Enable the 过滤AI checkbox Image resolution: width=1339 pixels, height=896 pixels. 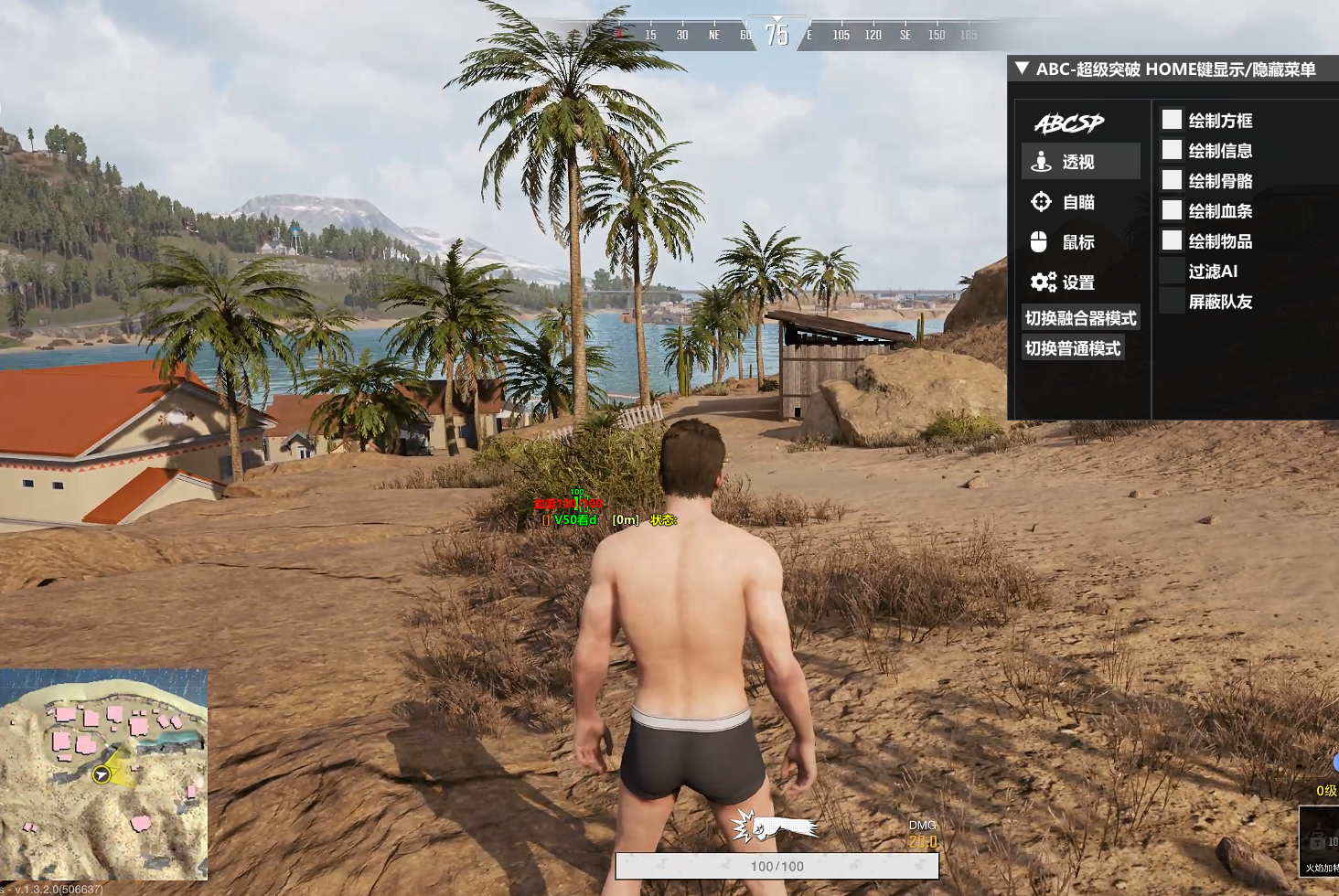point(1172,271)
